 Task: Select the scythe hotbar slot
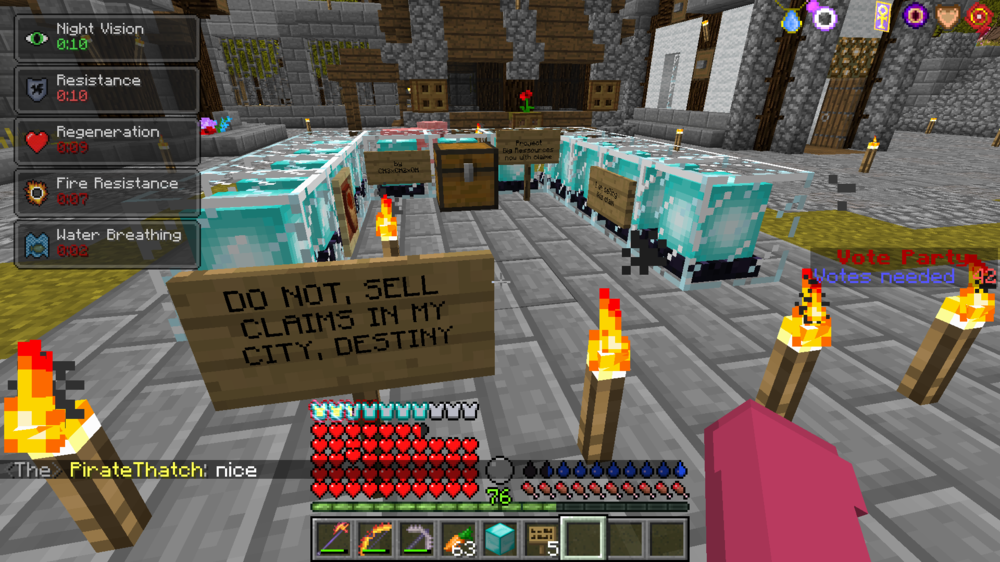click(417, 539)
